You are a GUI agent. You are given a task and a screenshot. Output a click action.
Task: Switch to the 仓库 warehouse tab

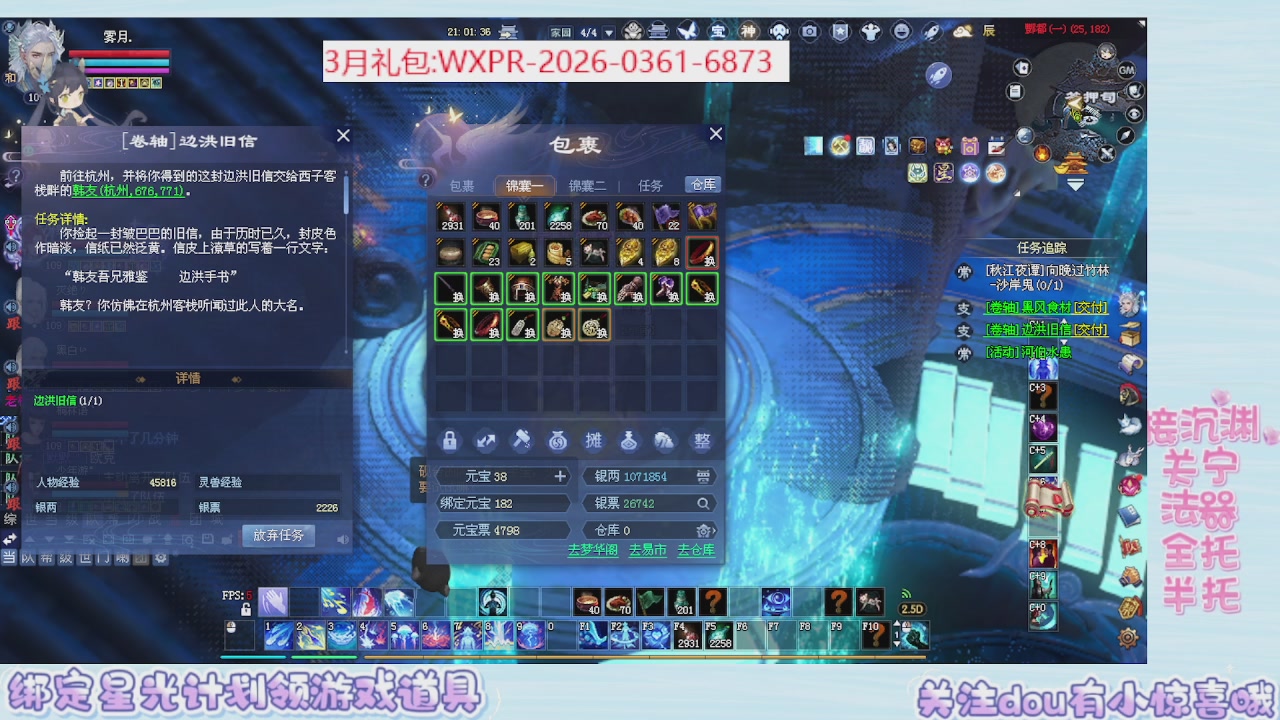click(702, 185)
